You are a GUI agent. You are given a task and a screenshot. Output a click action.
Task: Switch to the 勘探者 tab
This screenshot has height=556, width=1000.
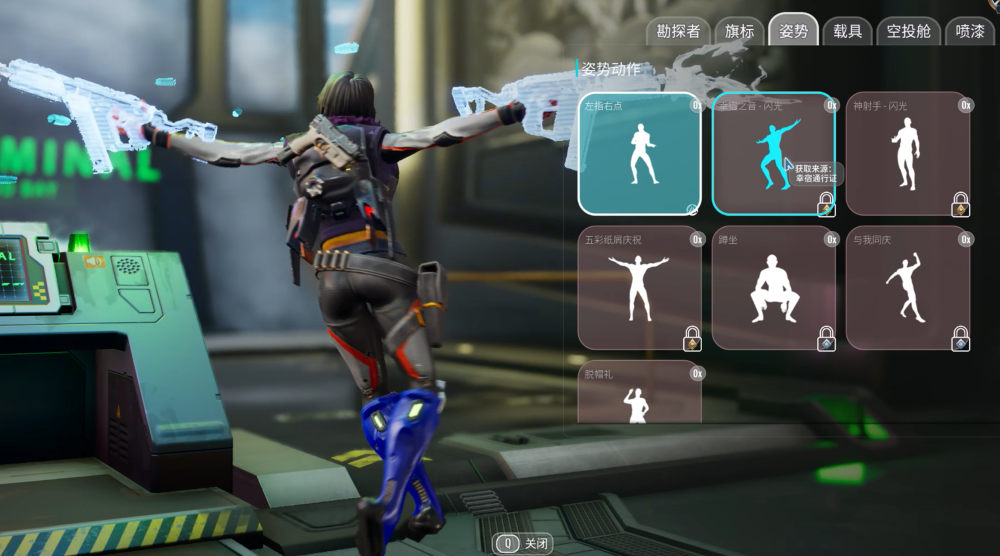click(x=678, y=31)
